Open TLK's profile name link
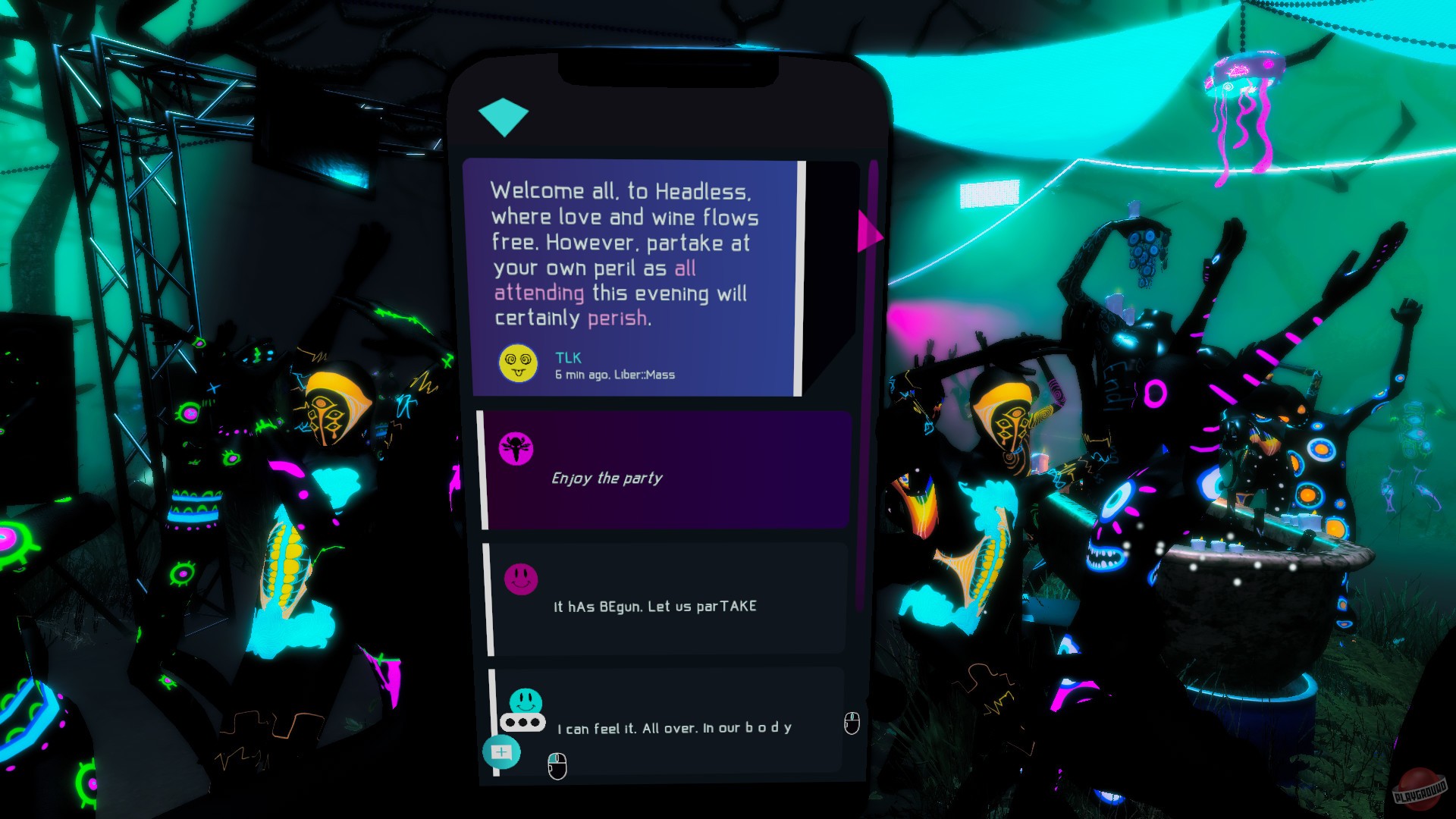 click(567, 357)
